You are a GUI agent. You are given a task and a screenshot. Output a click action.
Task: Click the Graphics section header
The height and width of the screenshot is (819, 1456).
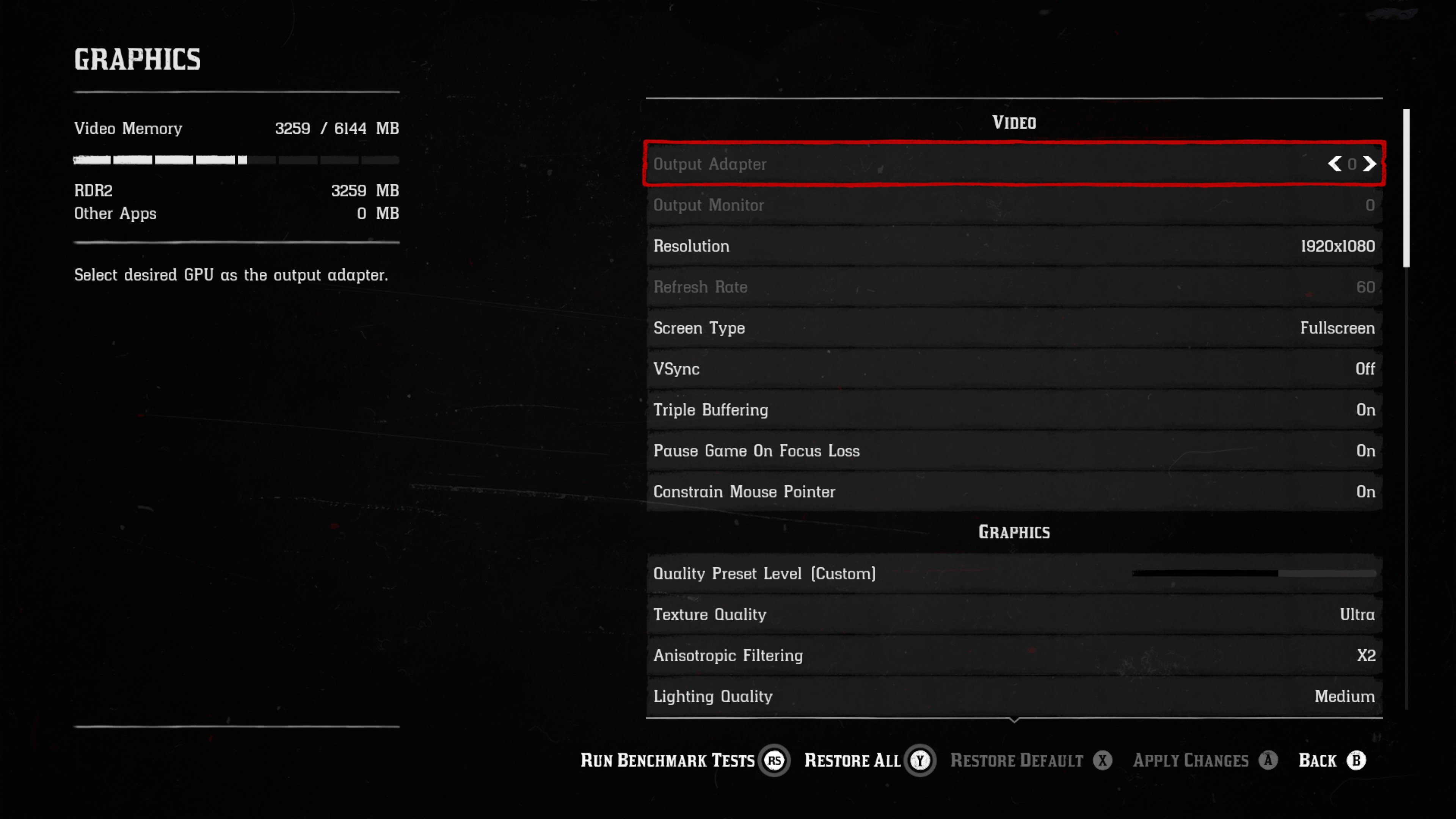(1014, 531)
